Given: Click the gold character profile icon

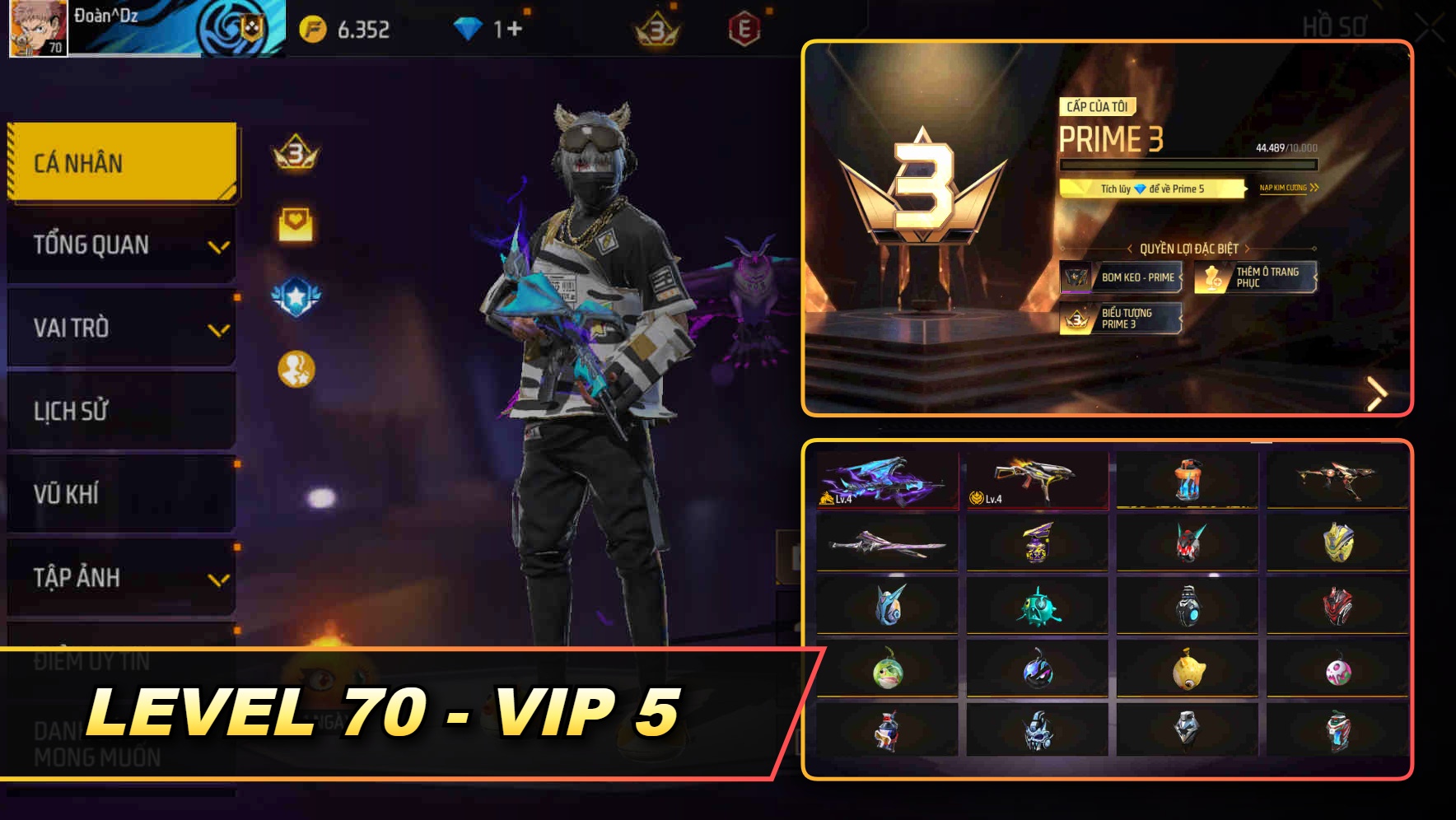Looking at the screenshot, I should point(296,369).
